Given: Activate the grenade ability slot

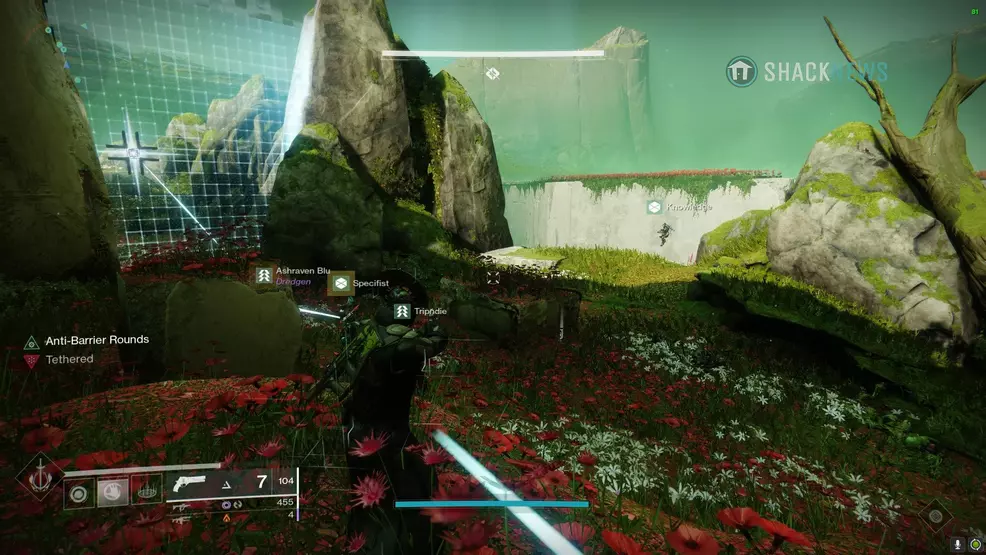Looking at the screenshot, I should [80, 492].
